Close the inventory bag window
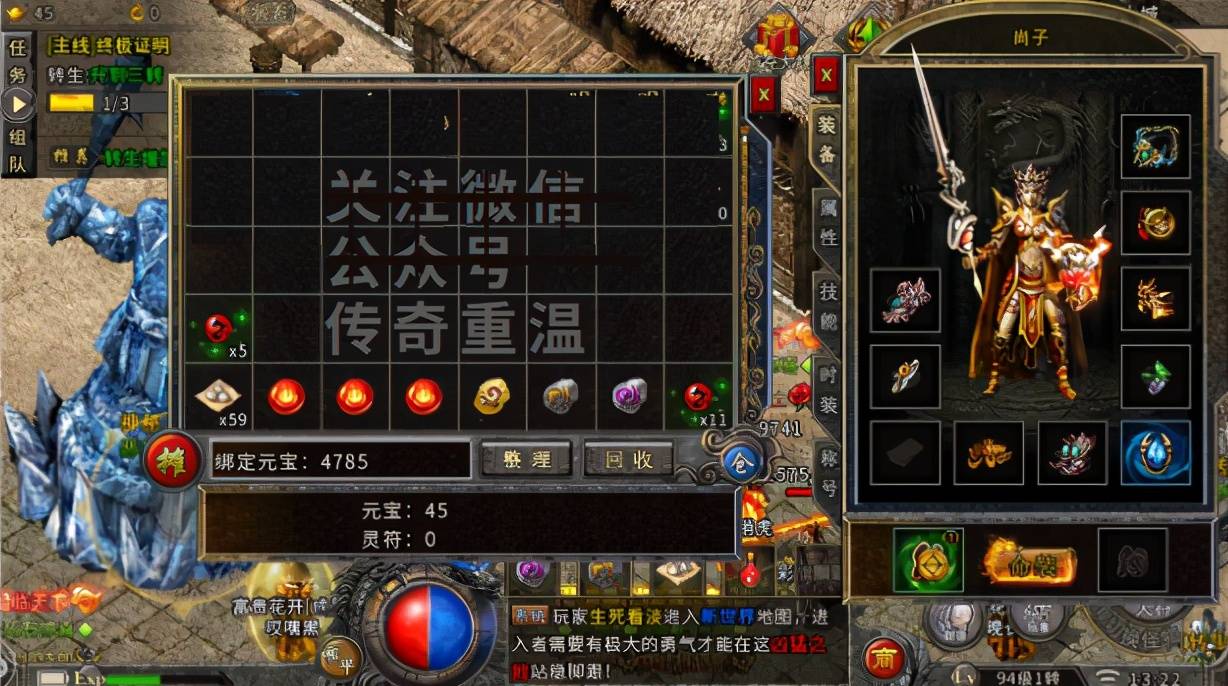Image resolution: width=1228 pixels, height=686 pixels. [764, 95]
